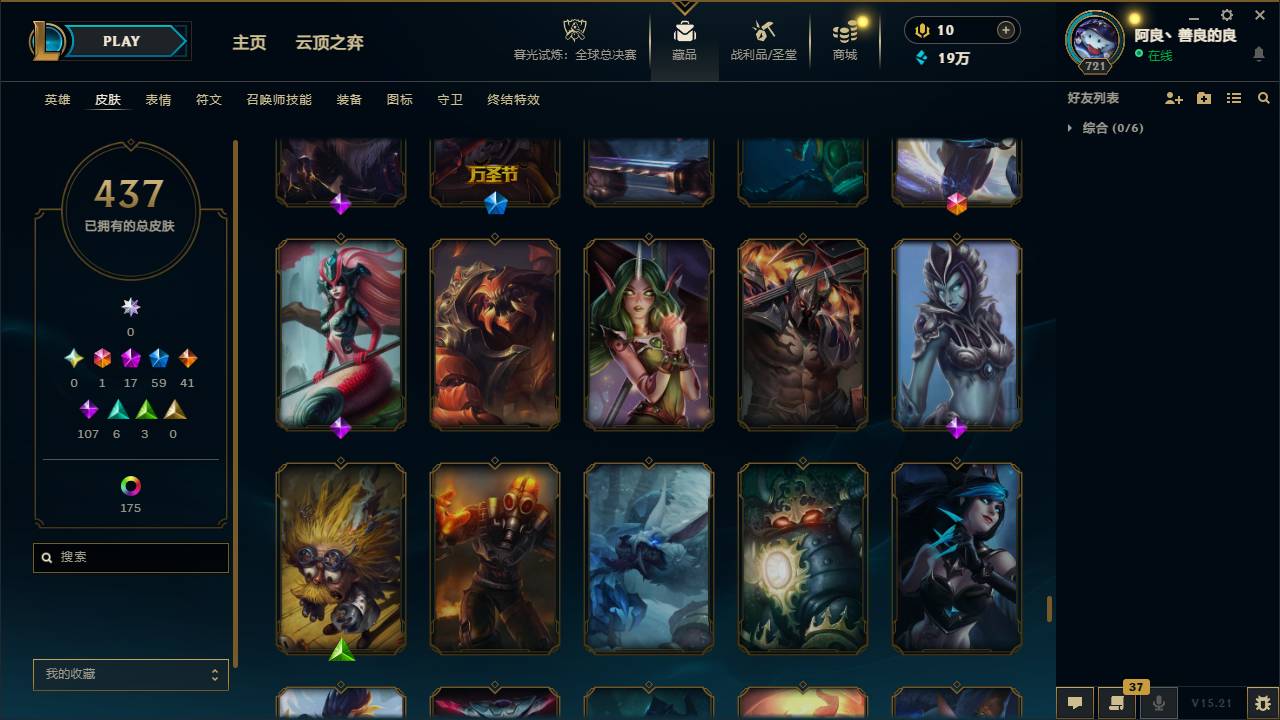Click the friend list search magnifier
This screenshot has height=720, width=1280.
coord(1264,97)
